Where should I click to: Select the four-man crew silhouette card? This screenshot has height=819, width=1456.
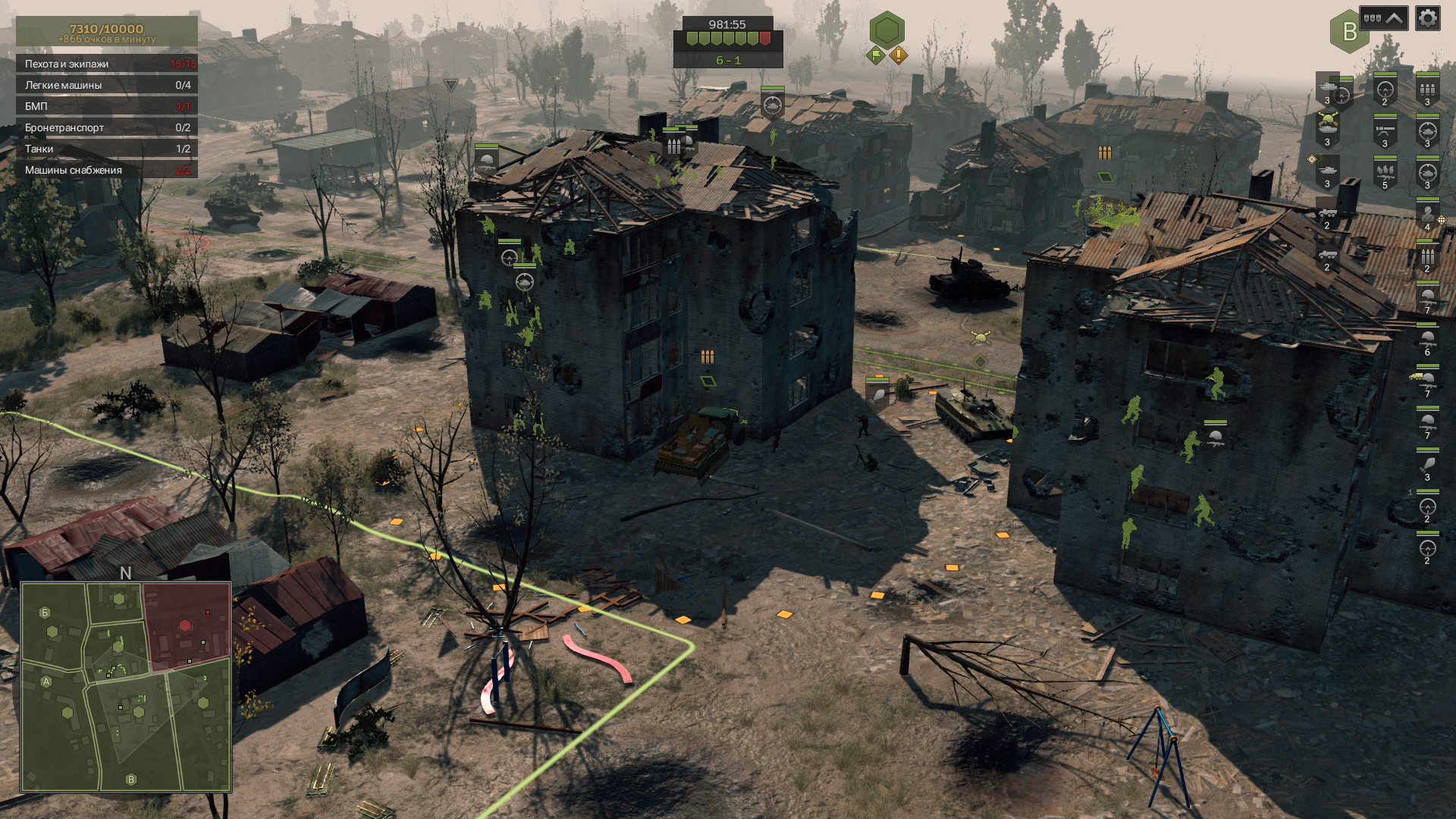pyautogui.click(x=1427, y=215)
